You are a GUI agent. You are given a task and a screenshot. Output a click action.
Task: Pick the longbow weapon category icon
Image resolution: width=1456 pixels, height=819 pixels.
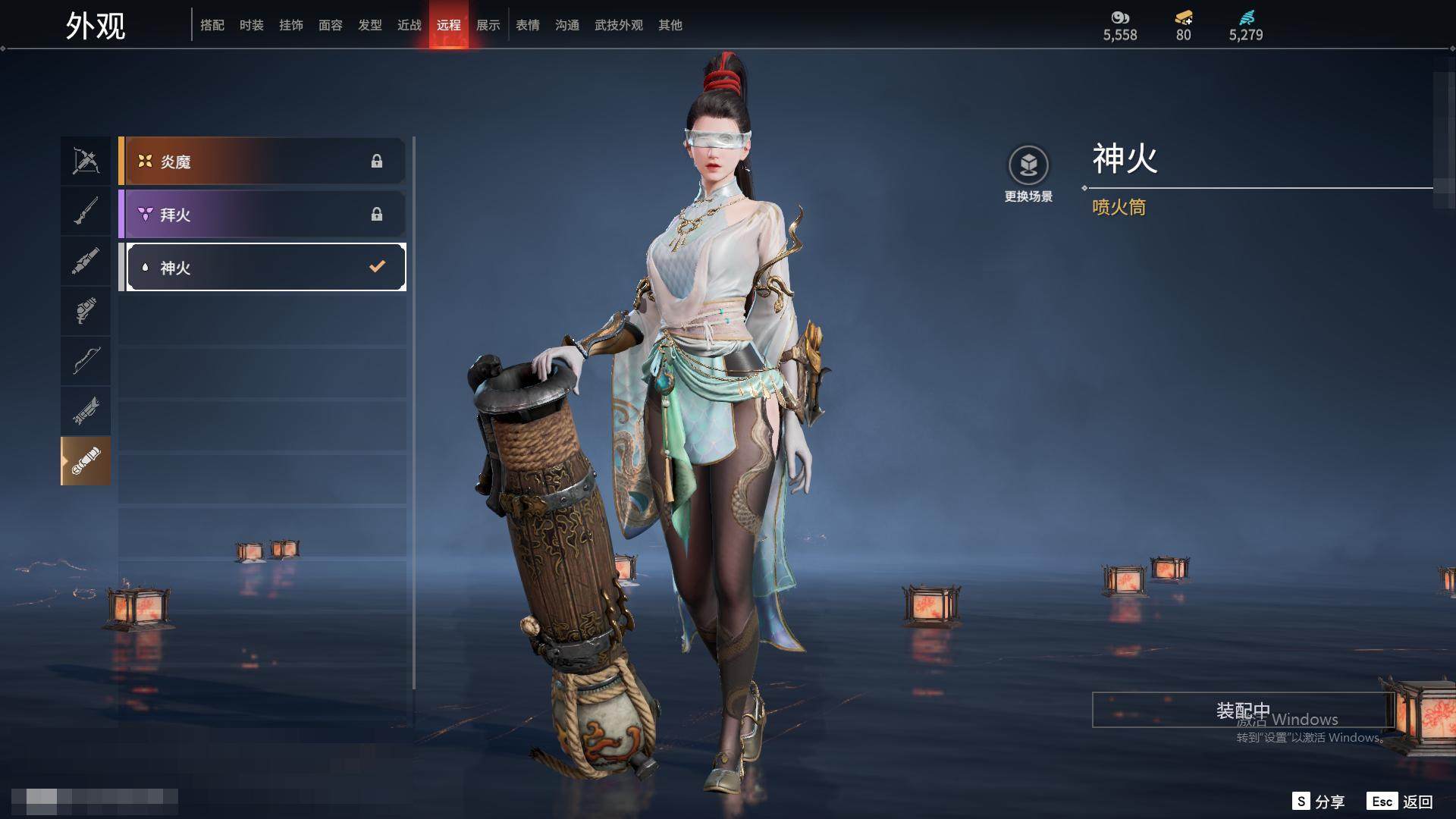pos(86,360)
